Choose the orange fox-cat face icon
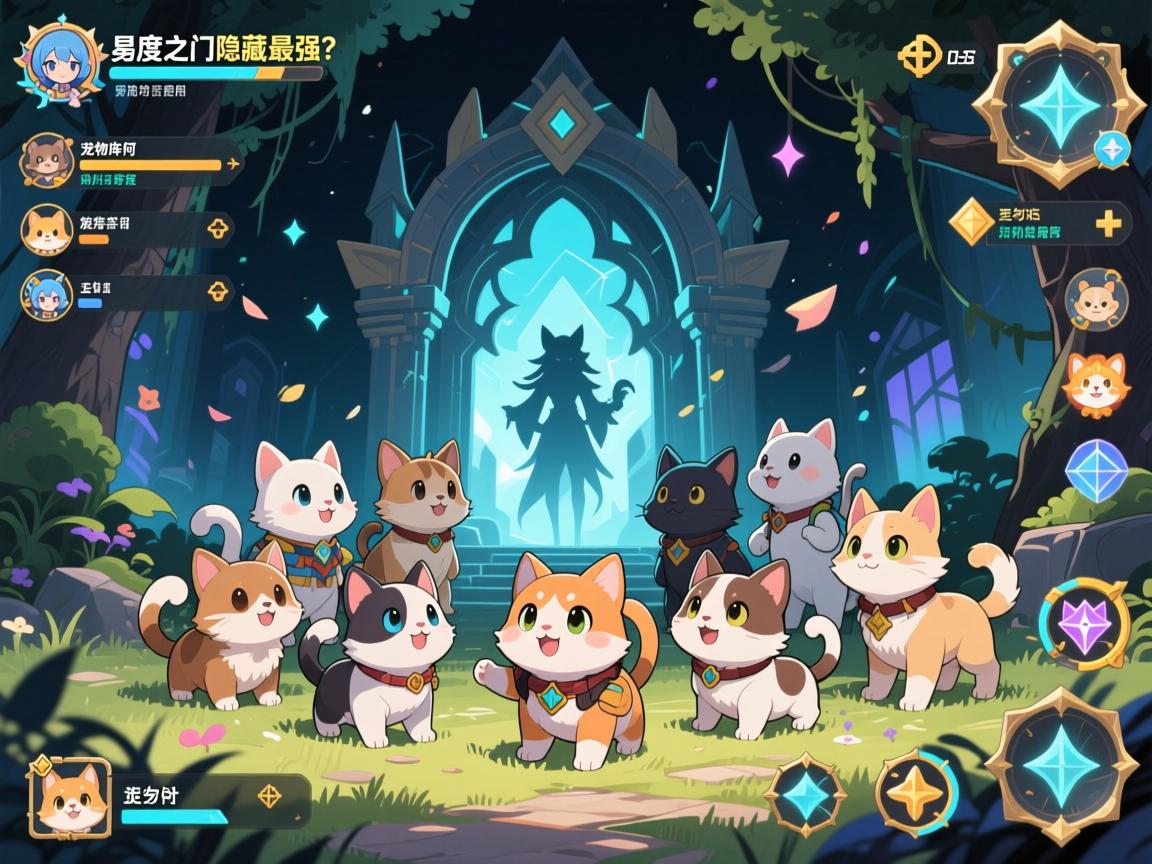The width and height of the screenshot is (1152, 864). point(1096,383)
